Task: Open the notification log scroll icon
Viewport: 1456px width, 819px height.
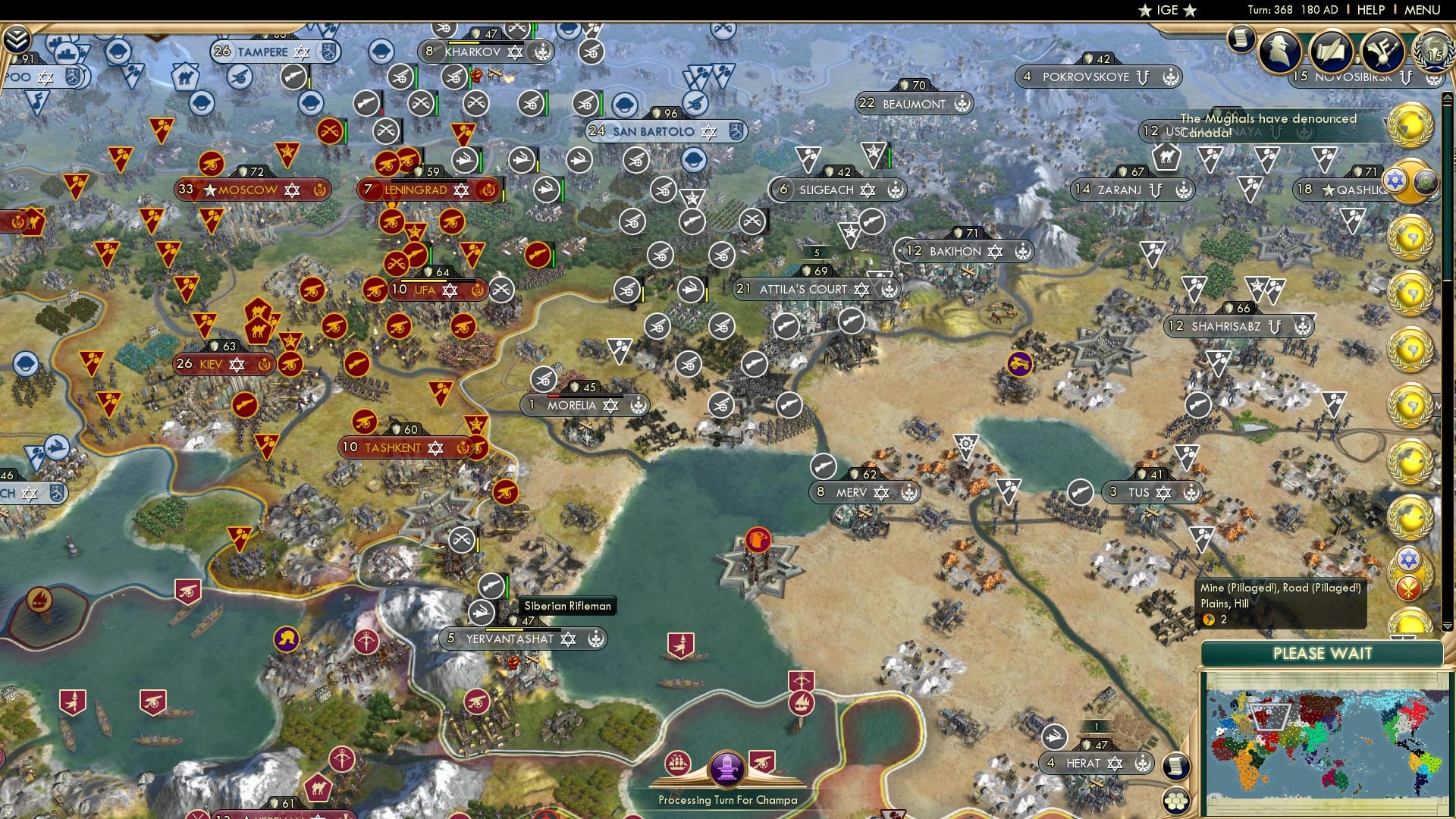Action: click(x=1241, y=39)
